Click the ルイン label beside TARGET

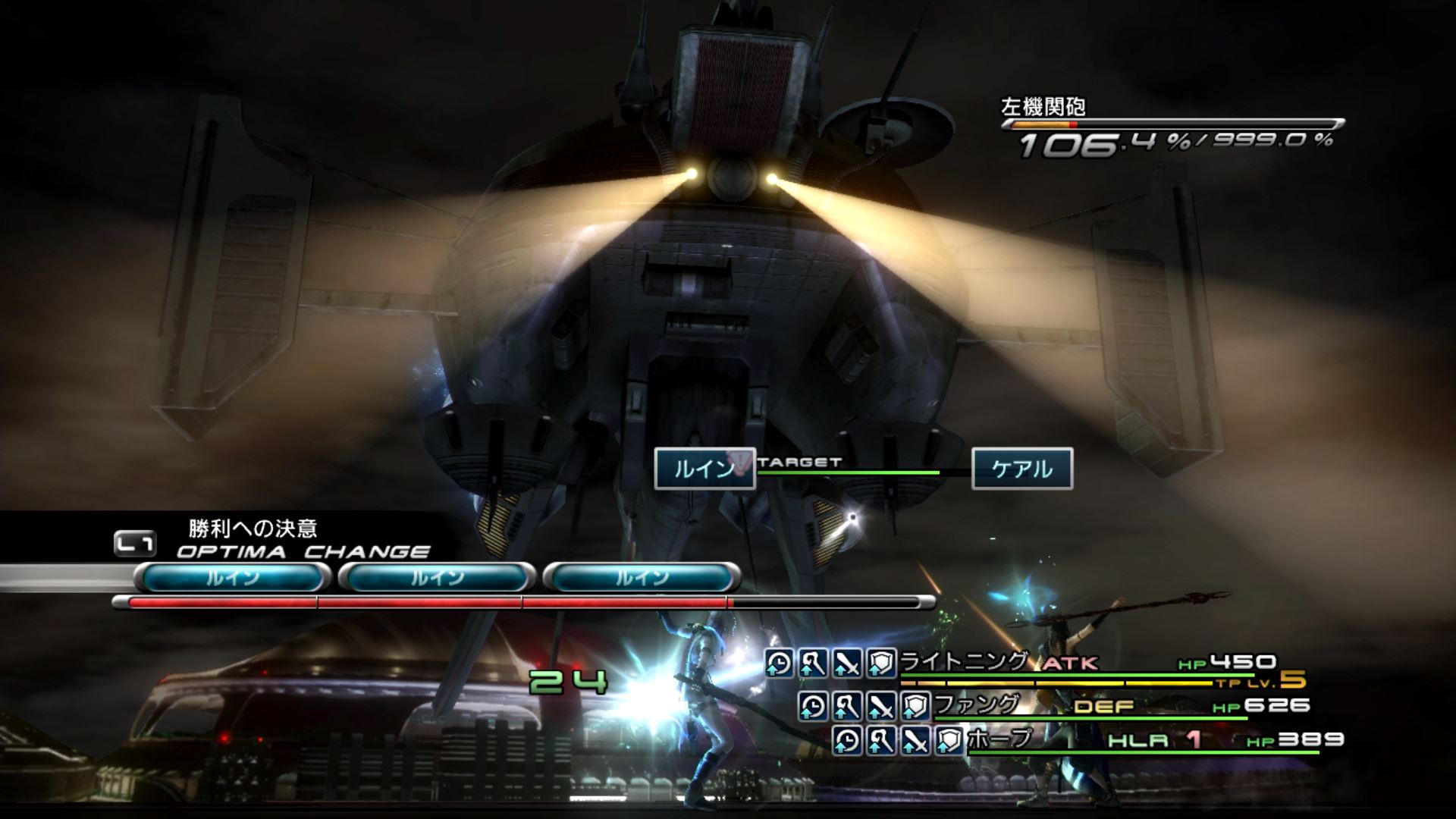point(704,469)
